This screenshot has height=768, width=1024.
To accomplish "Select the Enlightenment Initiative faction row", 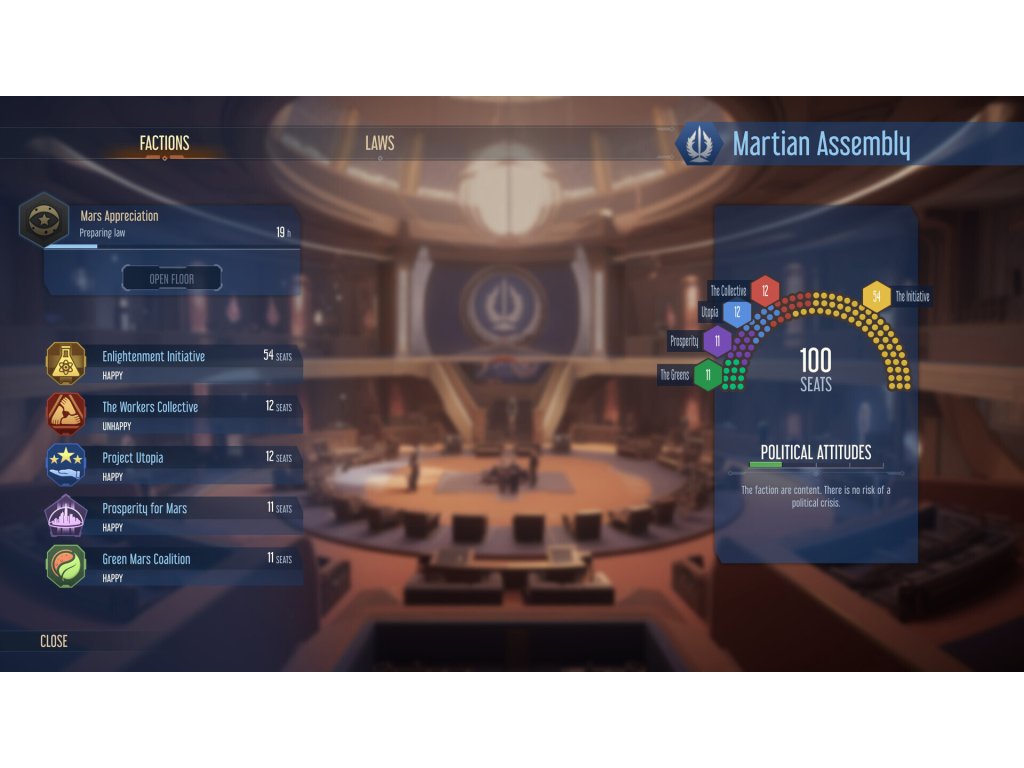I will pos(172,362).
